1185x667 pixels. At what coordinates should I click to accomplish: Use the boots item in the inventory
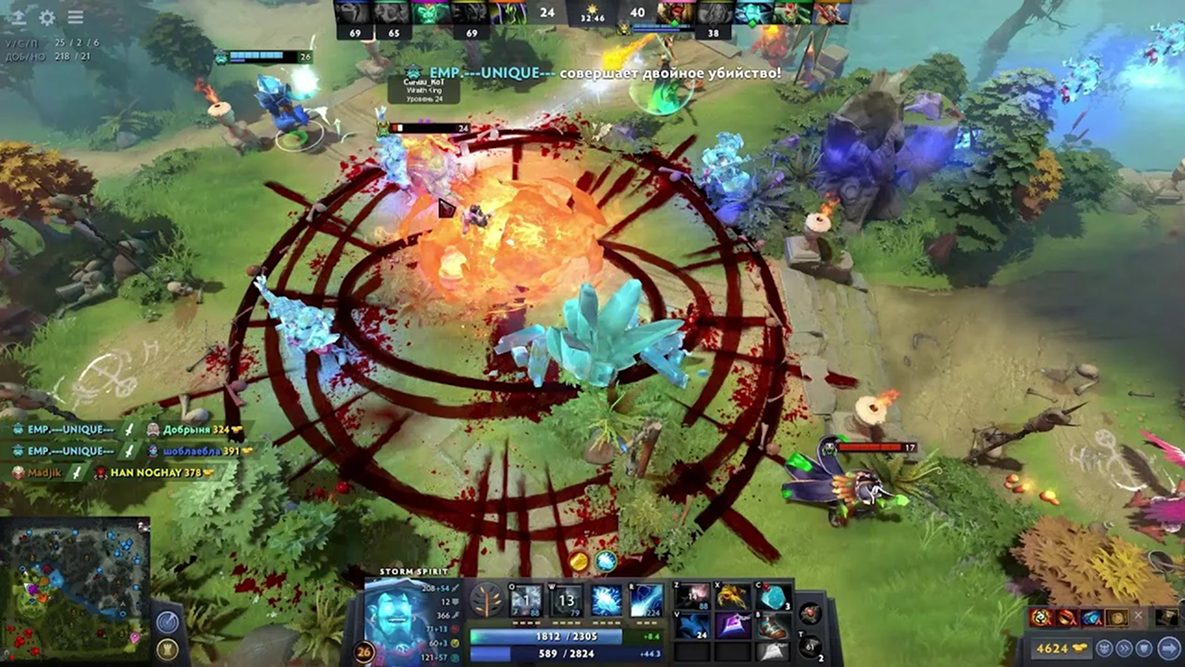(x=773, y=626)
